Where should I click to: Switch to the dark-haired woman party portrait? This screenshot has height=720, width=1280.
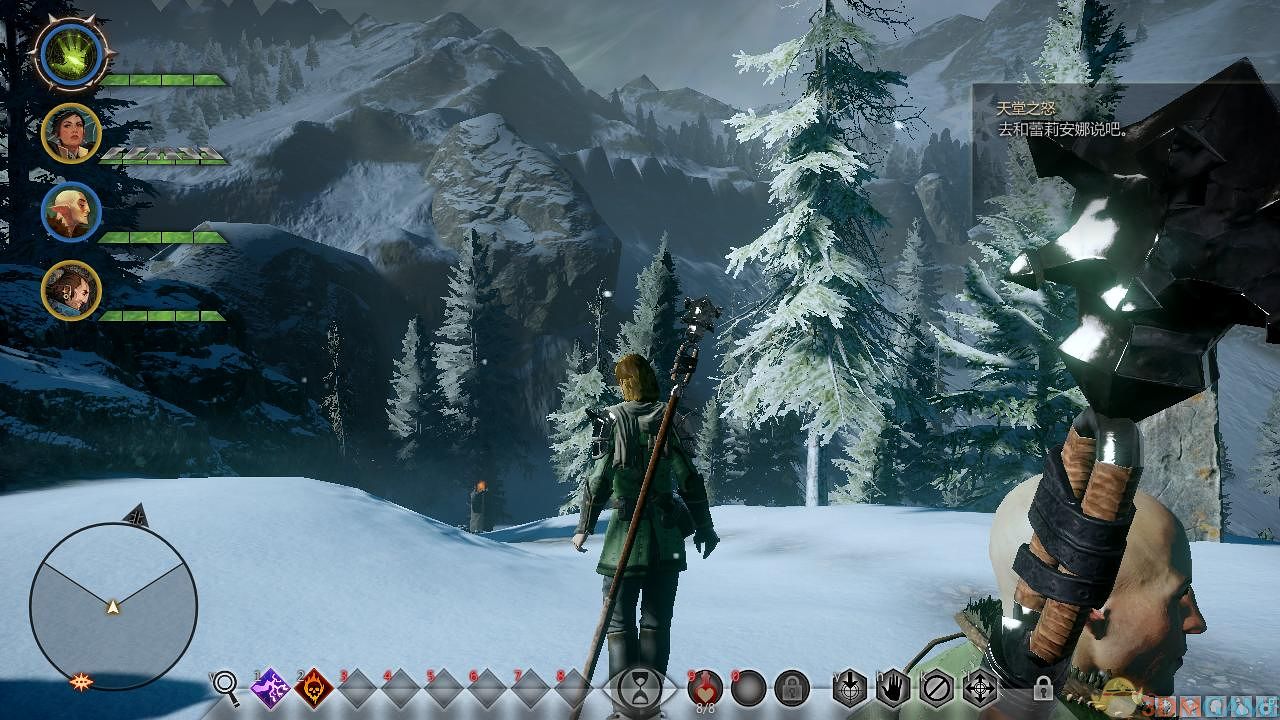pos(71,133)
